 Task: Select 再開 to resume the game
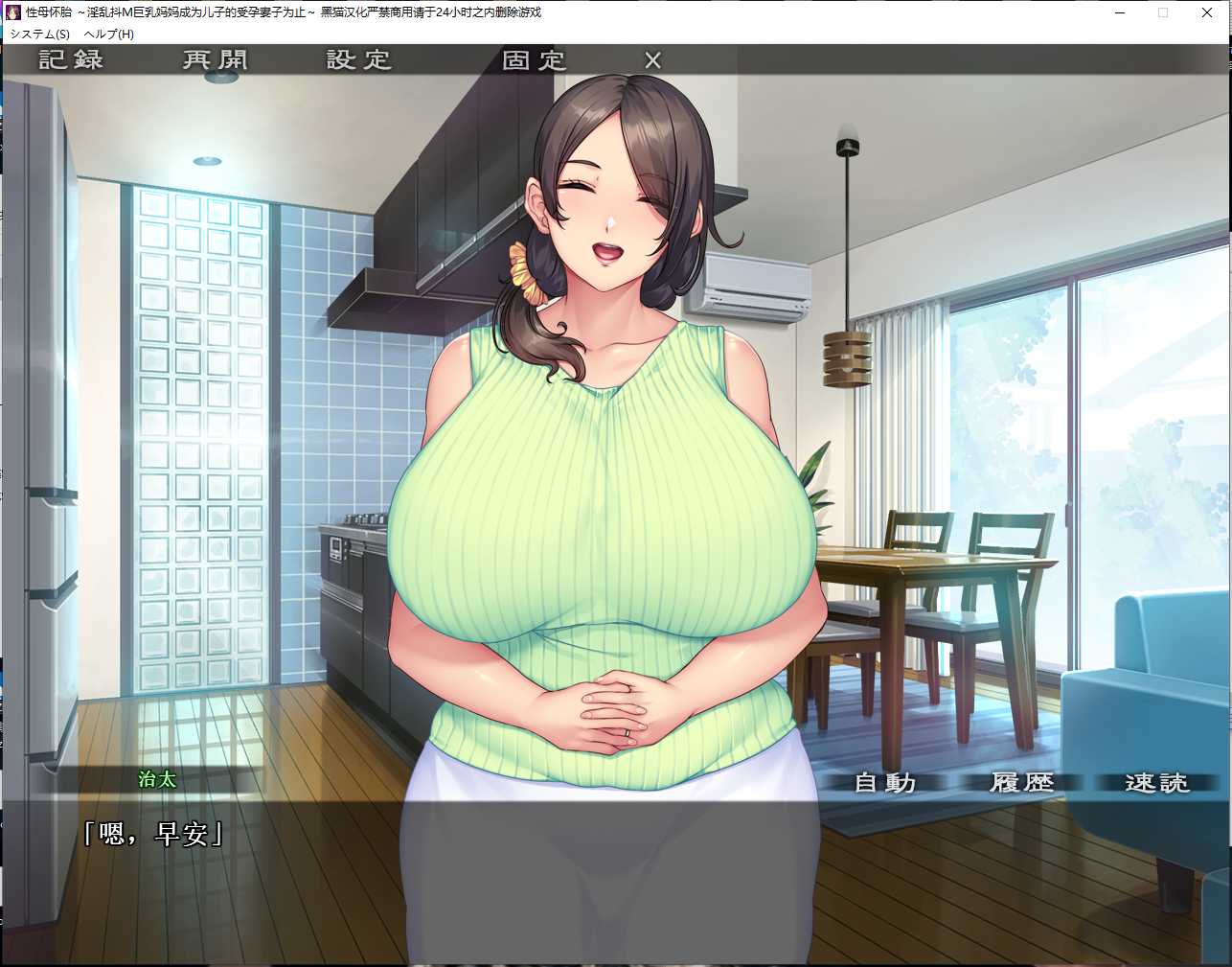click(x=213, y=58)
